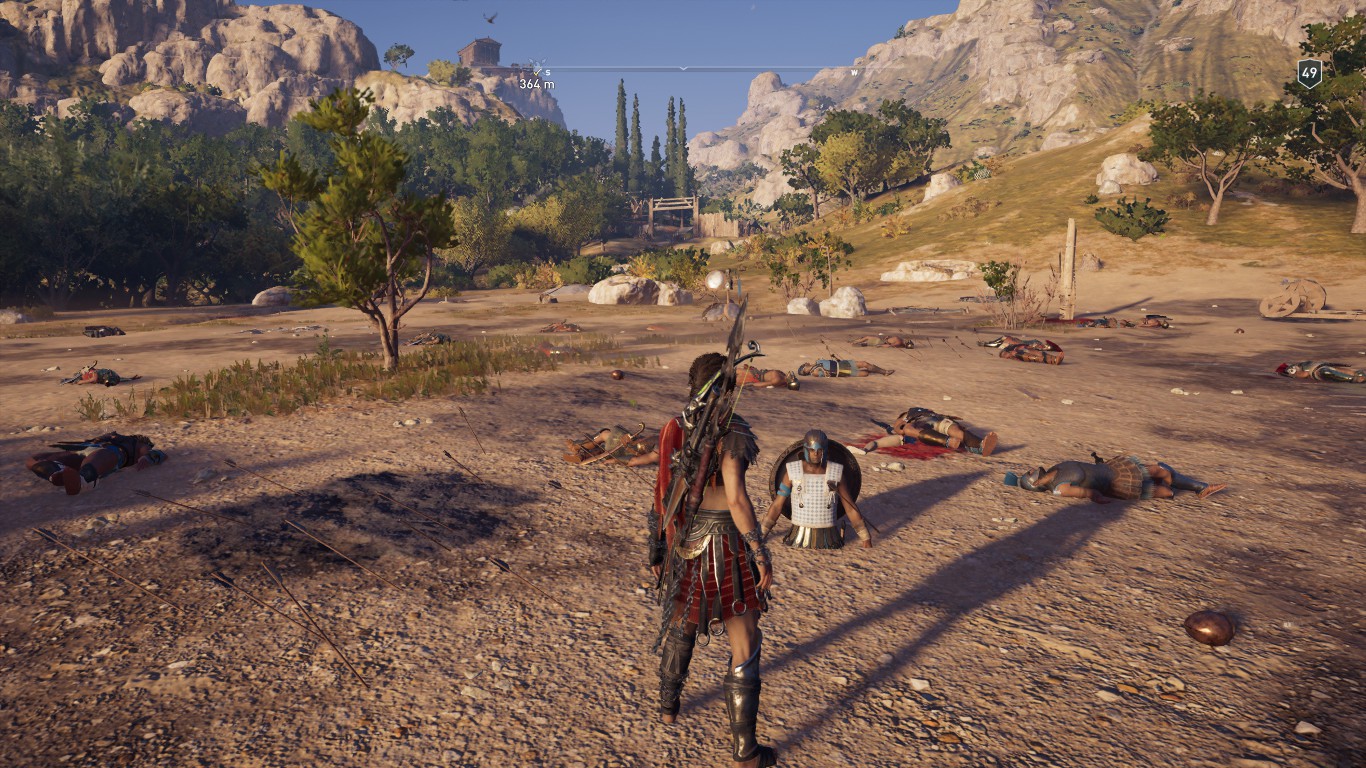Image resolution: width=1366 pixels, height=768 pixels.
Task: Select the quest marker on the compass
Action: coord(539,67)
